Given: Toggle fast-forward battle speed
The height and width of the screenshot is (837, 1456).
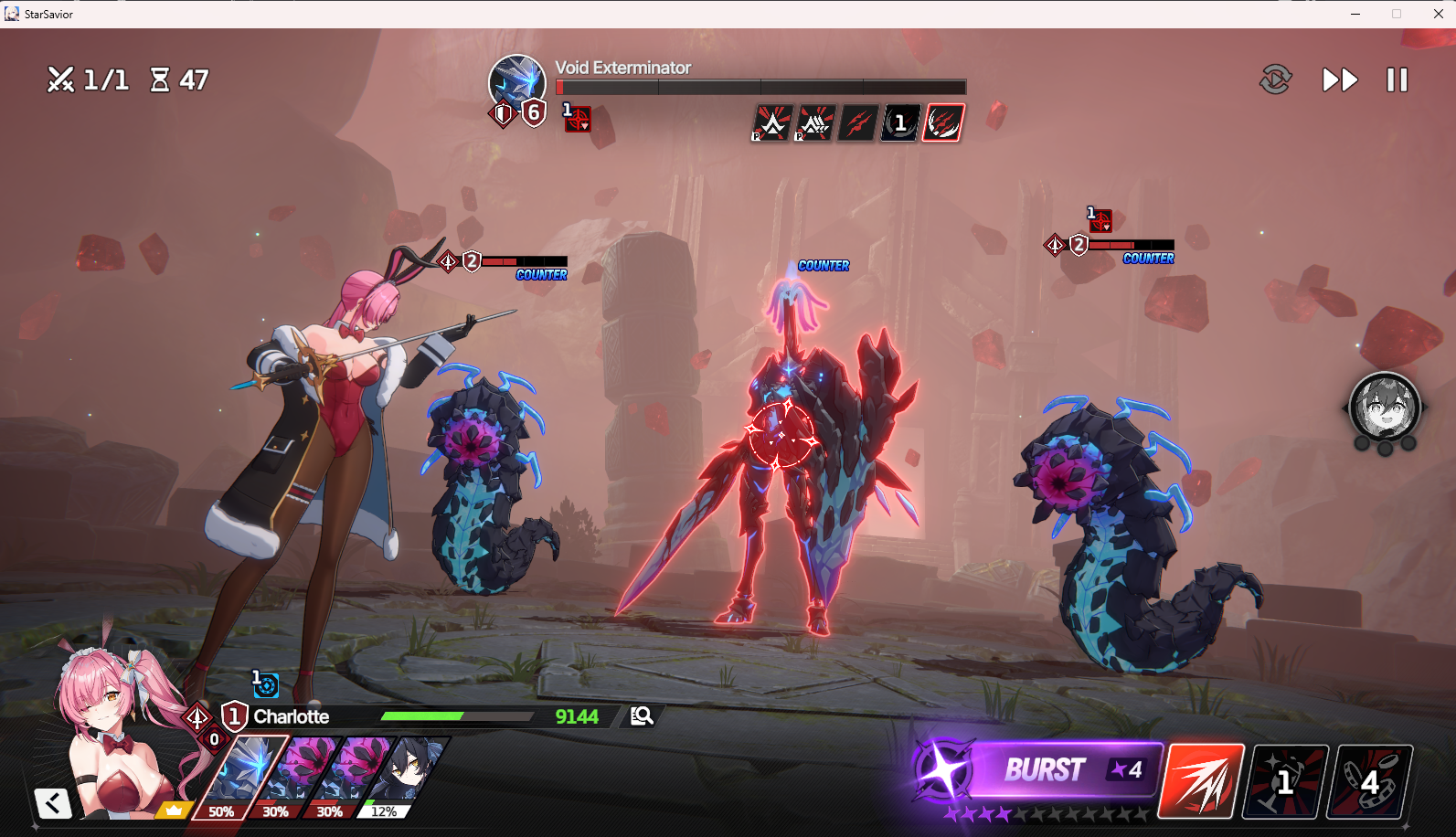Looking at the screenshot, I should 1339,80.
